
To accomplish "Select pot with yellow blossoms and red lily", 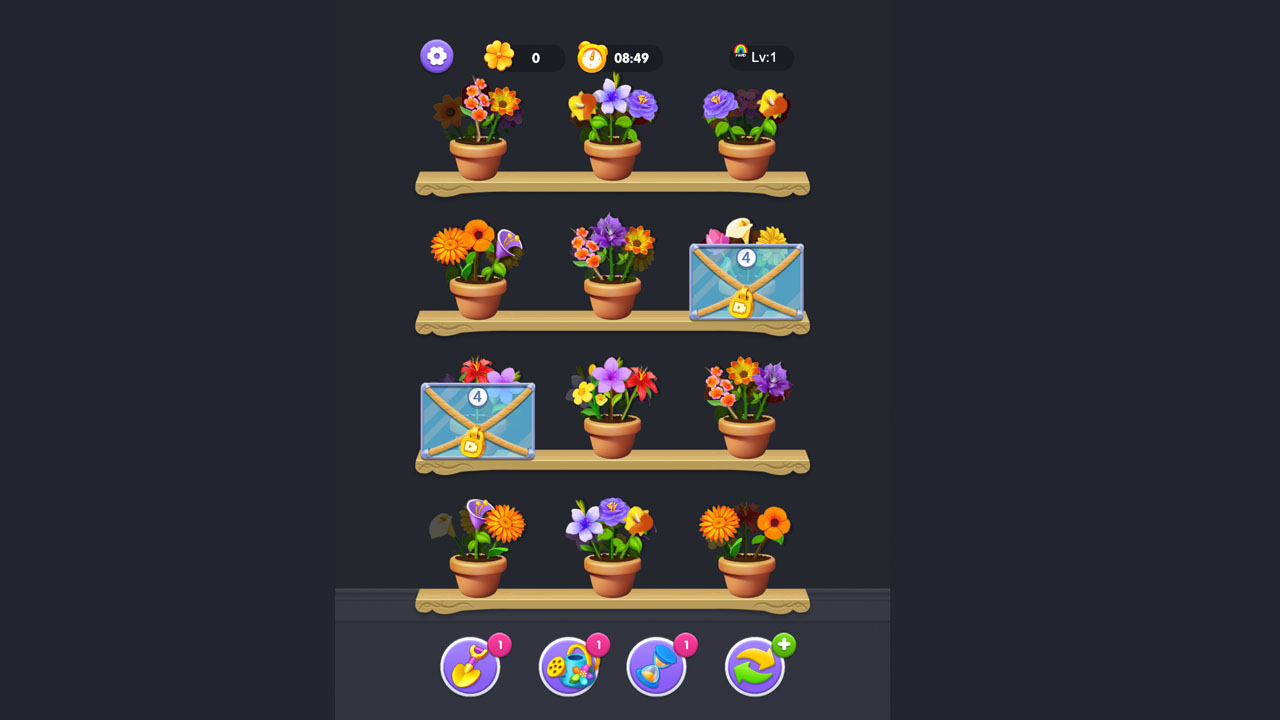I will click(x=612, y=410).
